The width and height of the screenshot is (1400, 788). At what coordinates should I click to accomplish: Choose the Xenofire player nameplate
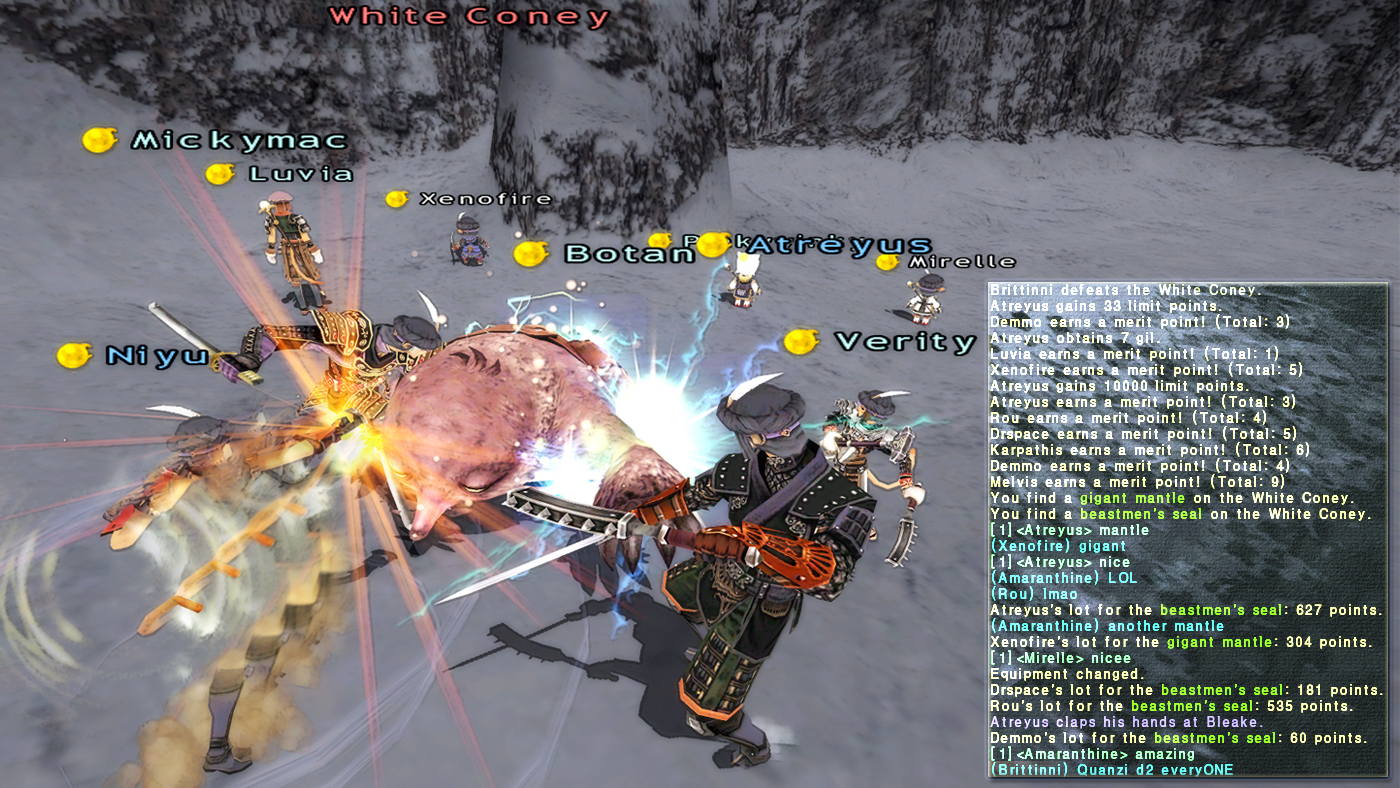485,199
